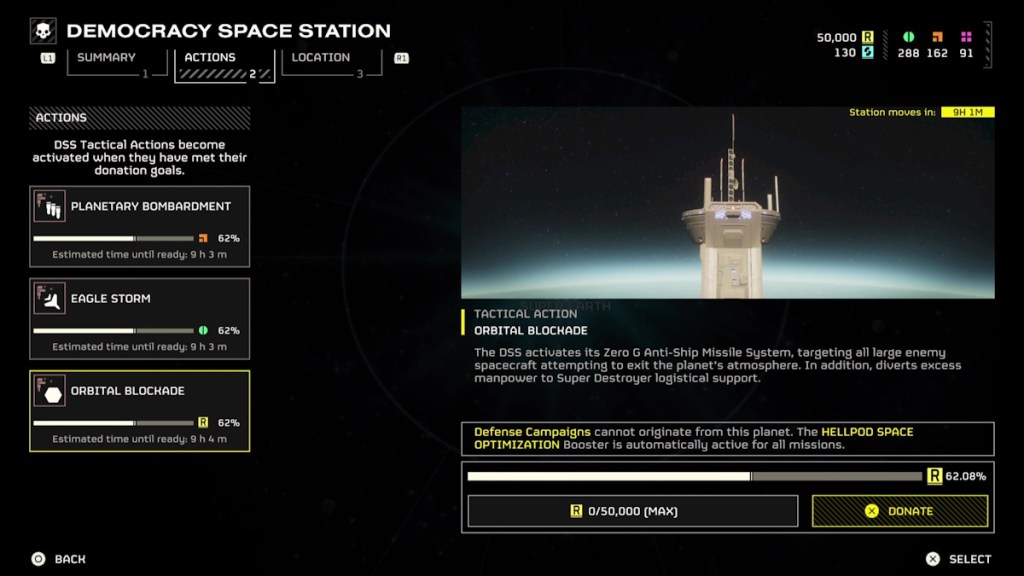Go to the Location tab
The width and height of the screenshot is (1024, 576).
pyautogui.click(x=322, y=59)
